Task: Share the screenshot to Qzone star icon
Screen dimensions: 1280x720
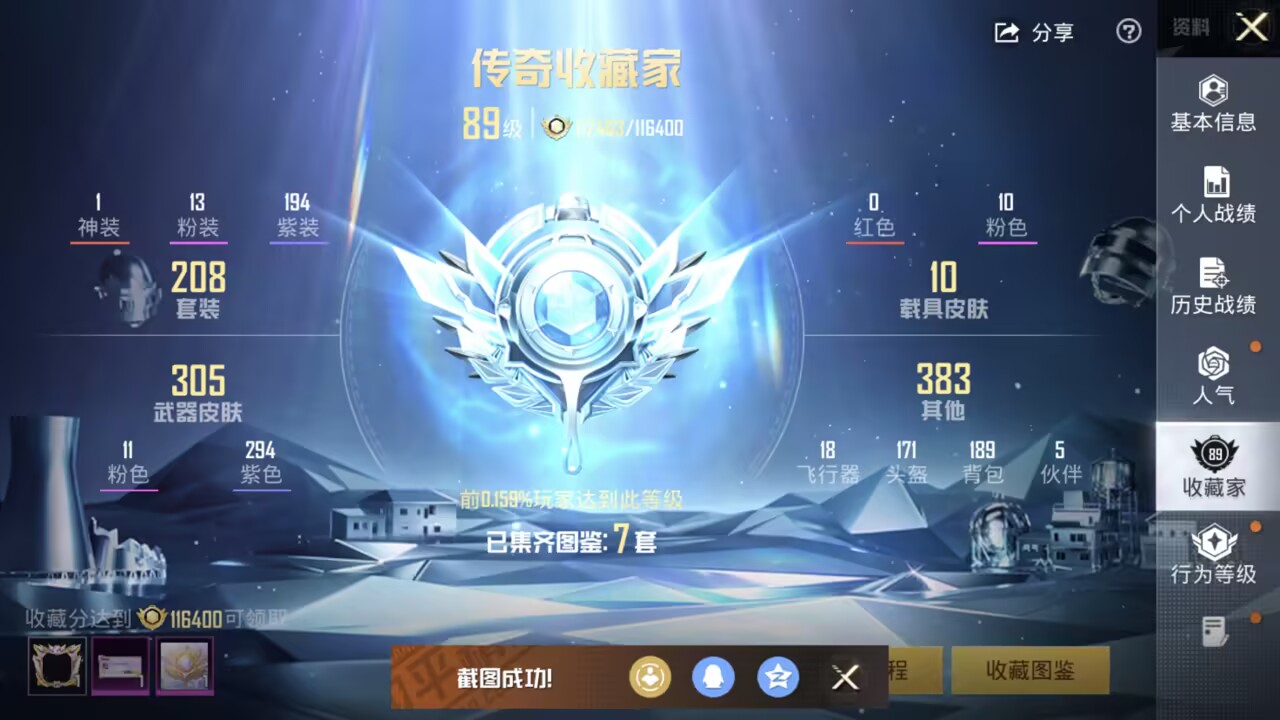Action: (779, 677)
